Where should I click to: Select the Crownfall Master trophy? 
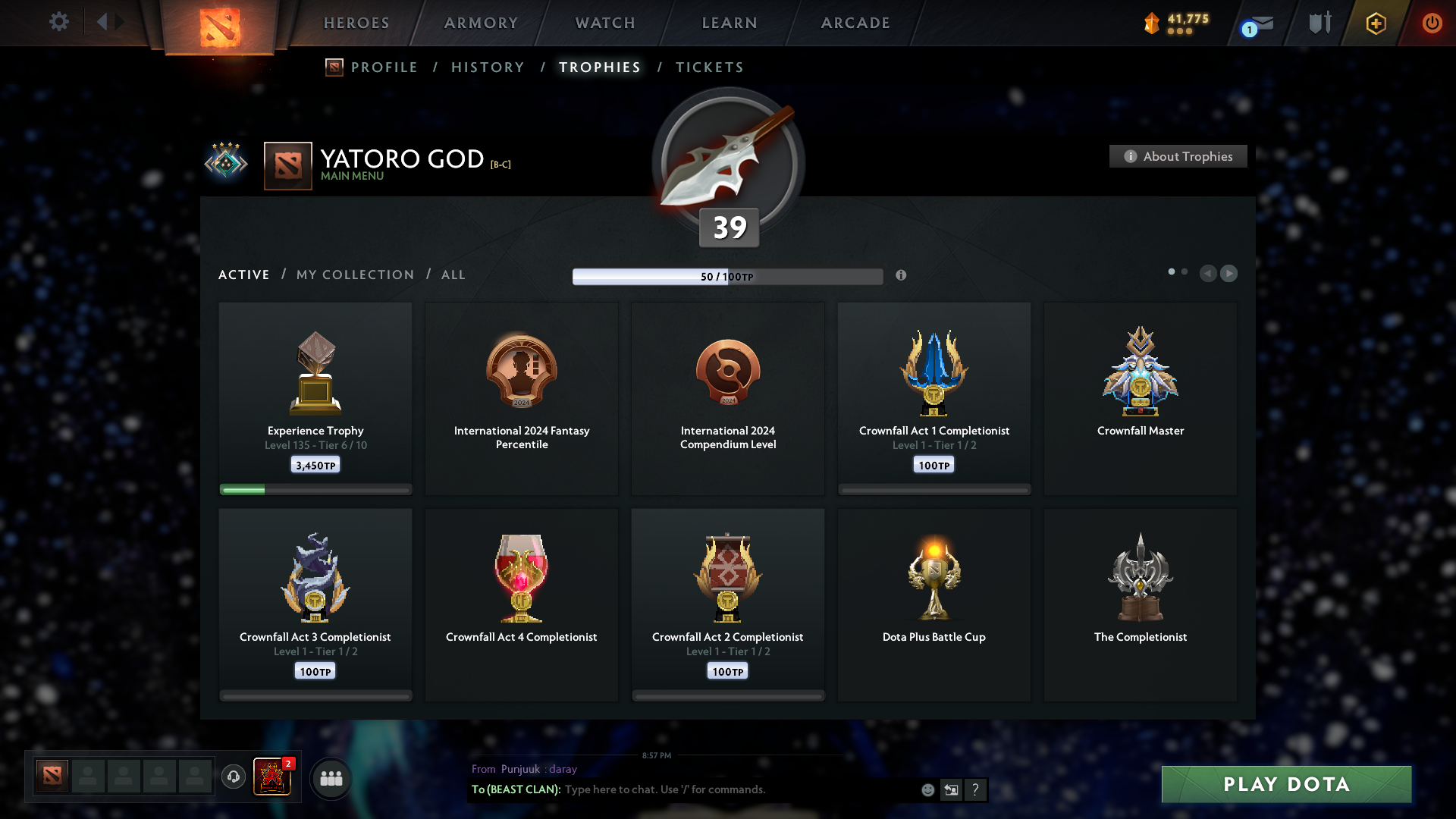coord(1140,398)
